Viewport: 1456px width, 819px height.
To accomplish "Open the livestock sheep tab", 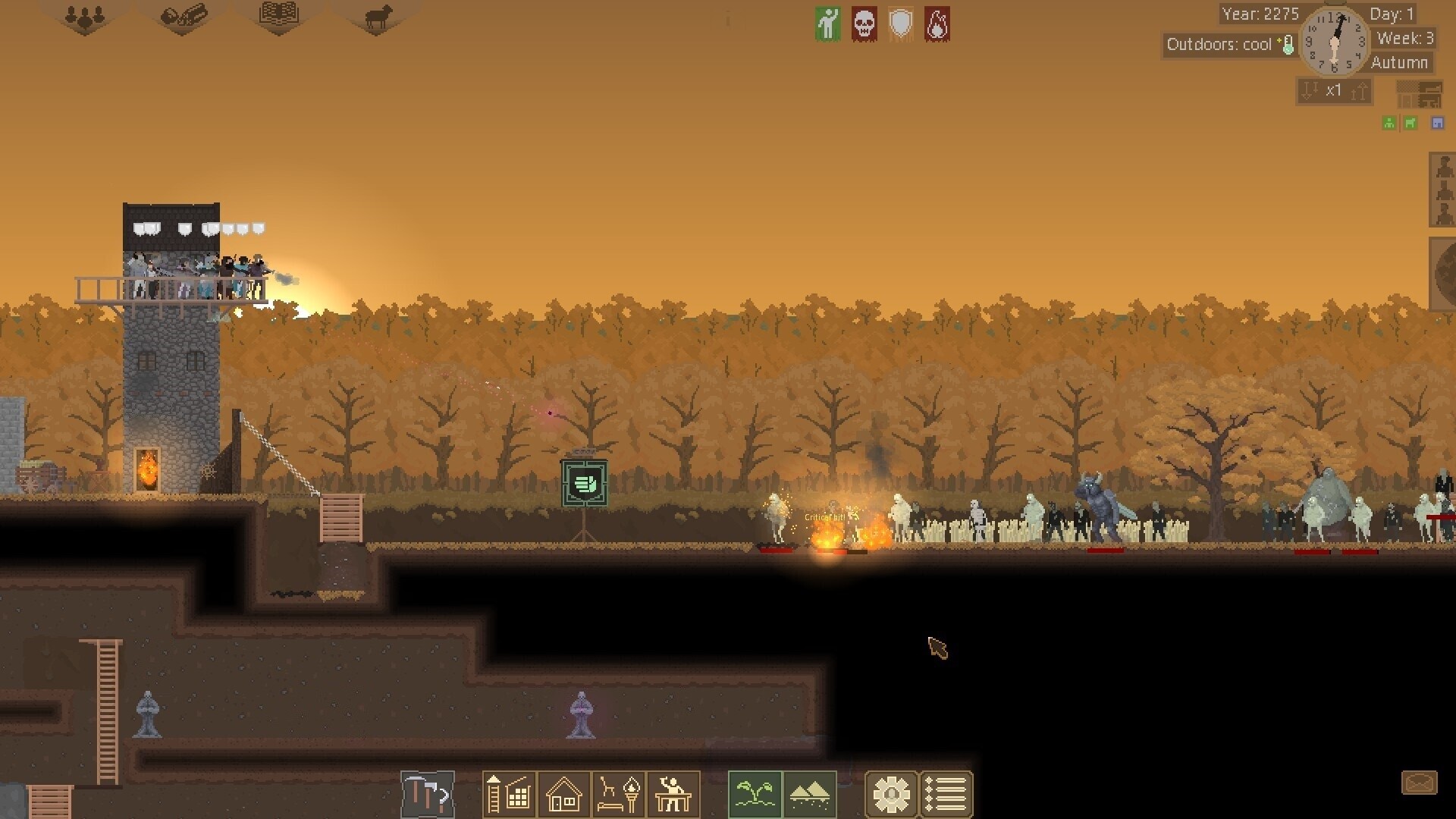I will click(375, 17).
